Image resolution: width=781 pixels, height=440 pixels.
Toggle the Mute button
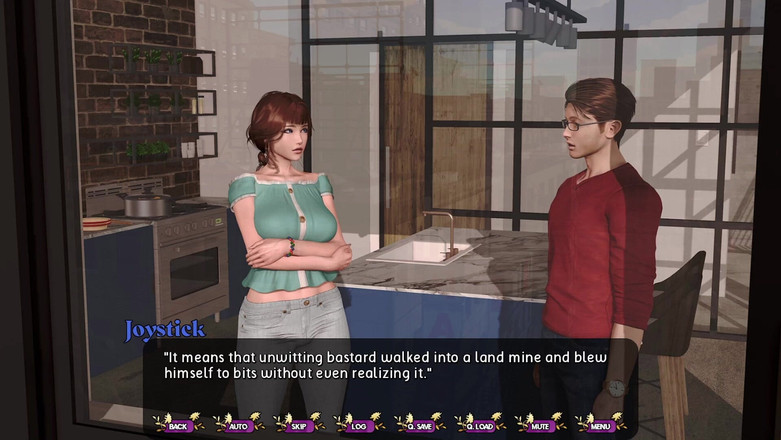point(540,425)
